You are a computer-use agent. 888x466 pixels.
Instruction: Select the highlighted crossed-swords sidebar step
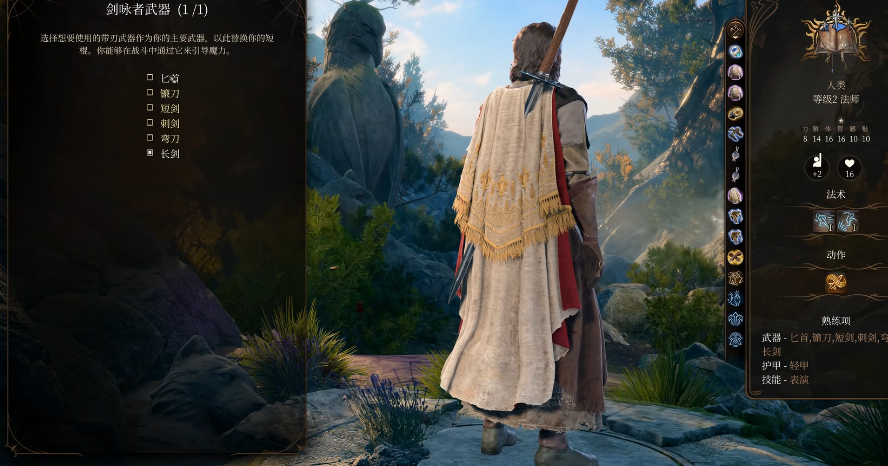tap(735, 257)
